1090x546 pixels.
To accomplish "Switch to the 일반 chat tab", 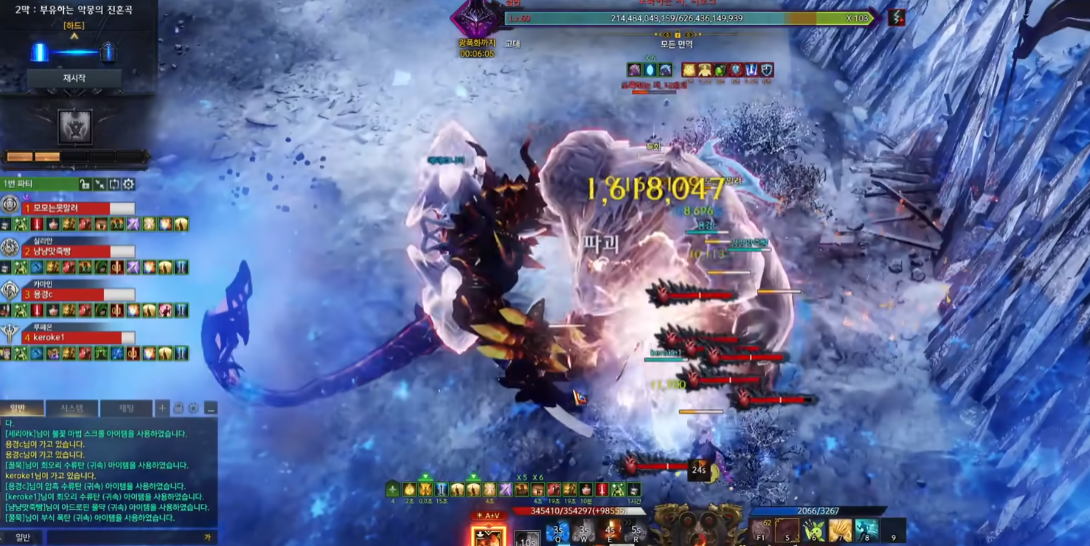I will point(22,408).
